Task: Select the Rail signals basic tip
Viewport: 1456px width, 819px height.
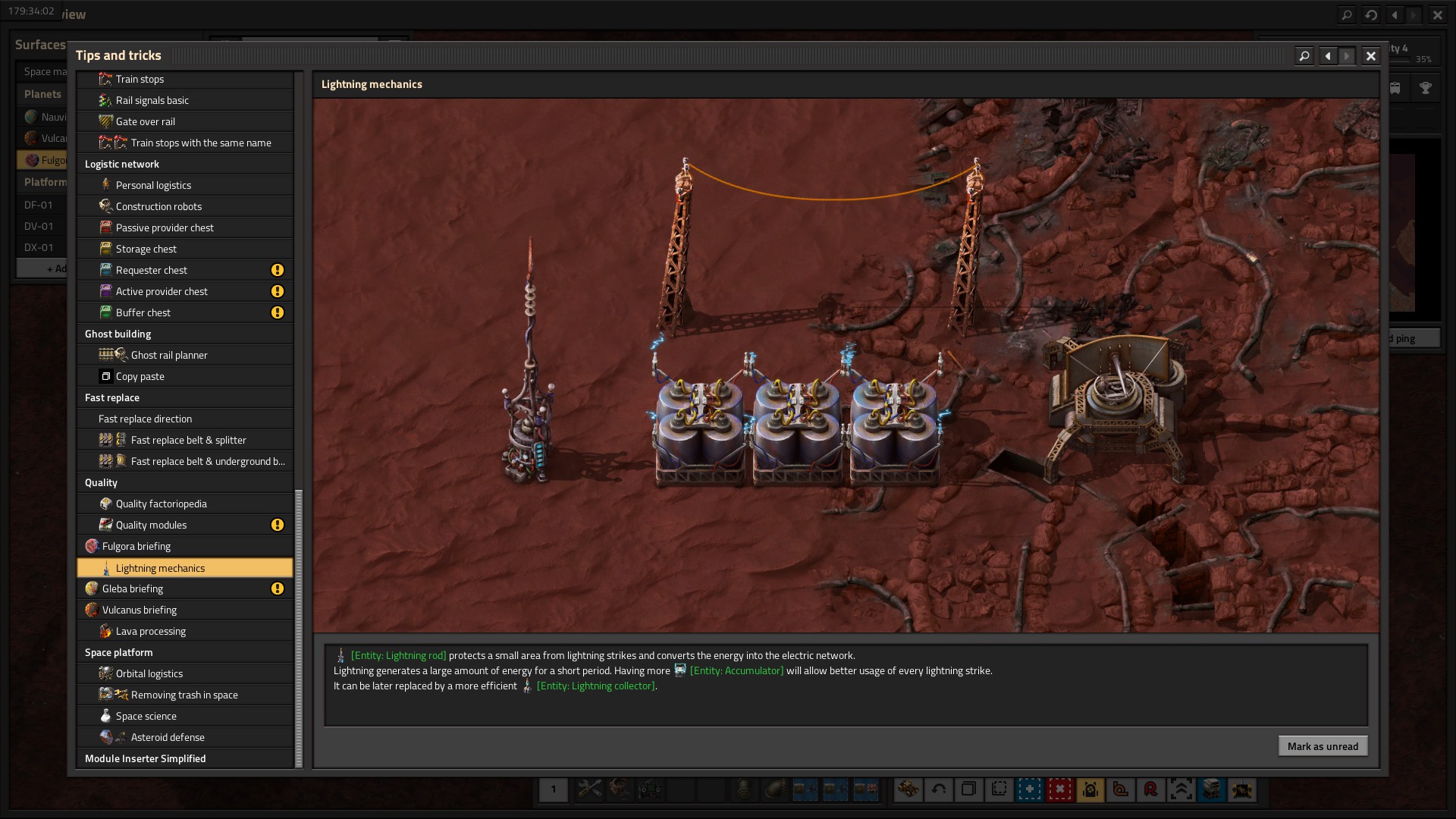Action: point(152,100)
